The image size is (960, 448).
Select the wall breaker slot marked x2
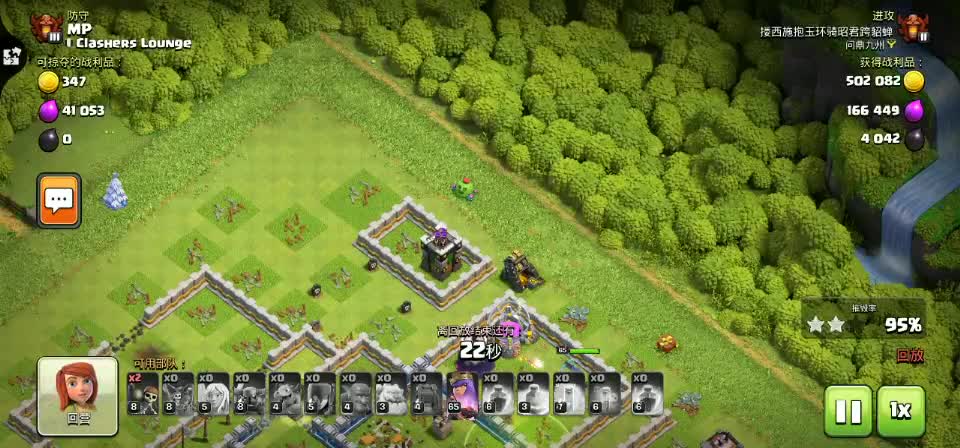[142, 394]
